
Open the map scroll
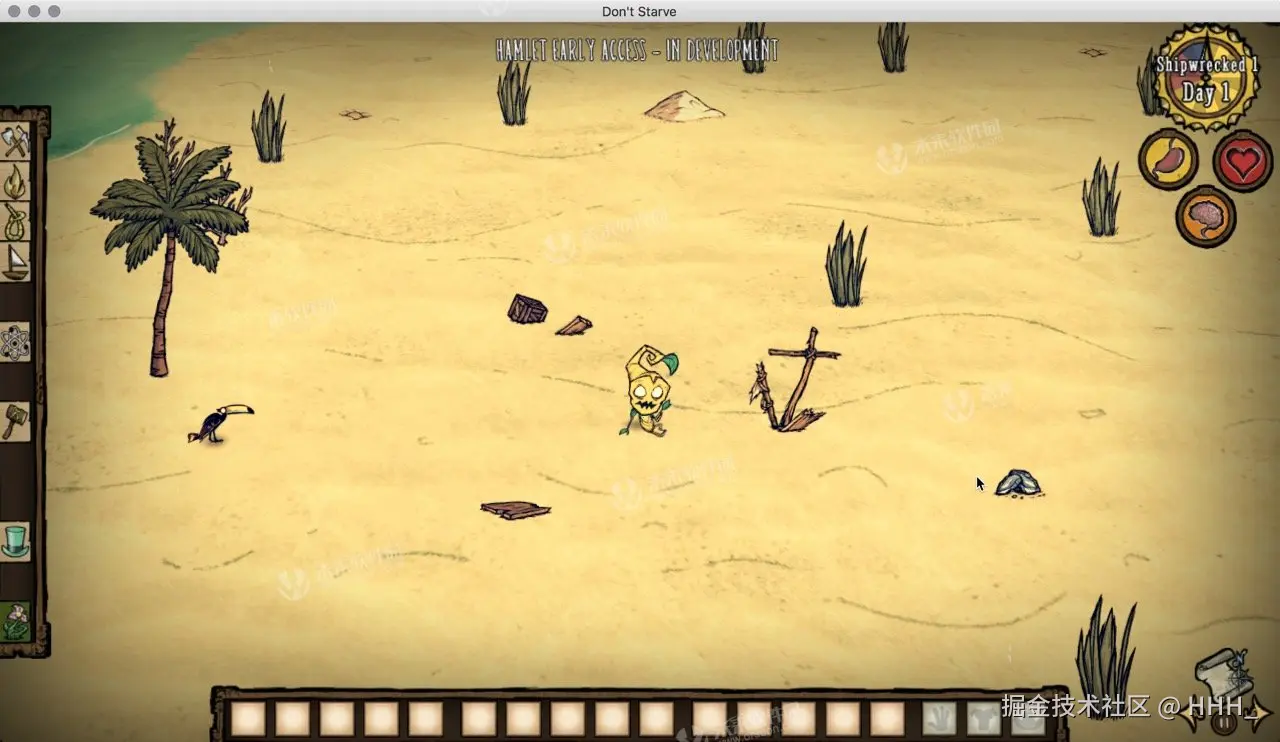click(1222, 675)
